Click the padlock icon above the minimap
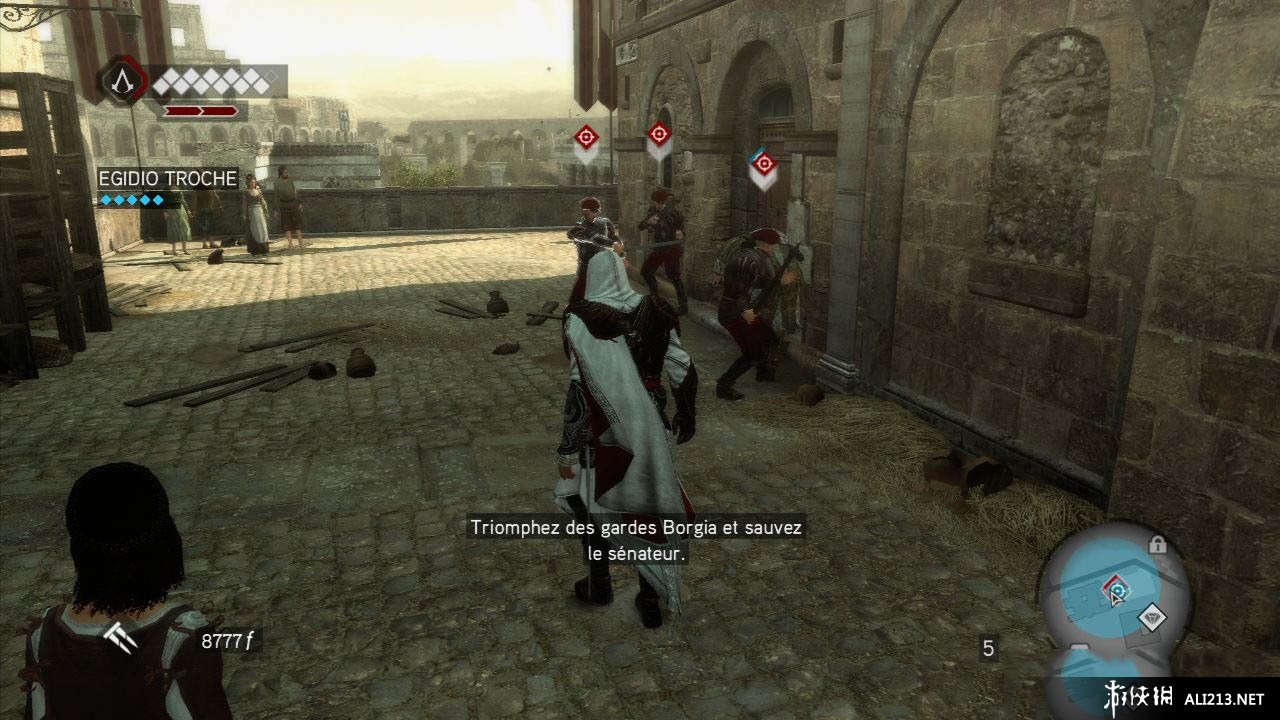Image resolution: width=1280 pixels, height=720 pixels. tap(1158, 545)
